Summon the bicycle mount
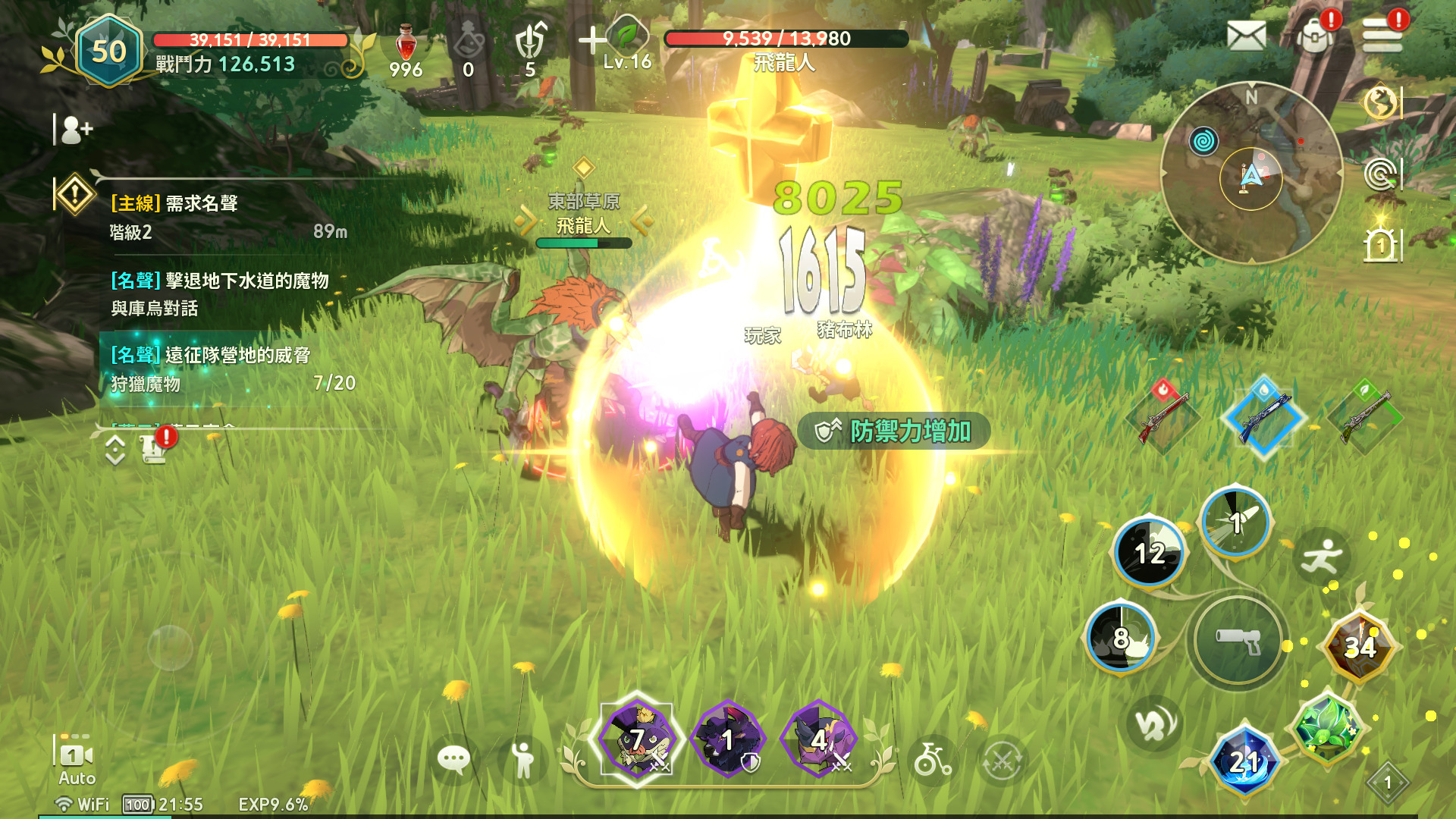The image size is (1456, 819). click(932, 759)
